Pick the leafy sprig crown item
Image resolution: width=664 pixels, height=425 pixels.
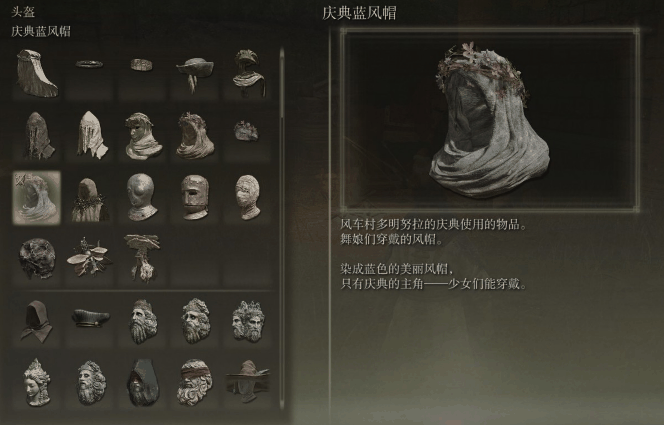[88, 256]
